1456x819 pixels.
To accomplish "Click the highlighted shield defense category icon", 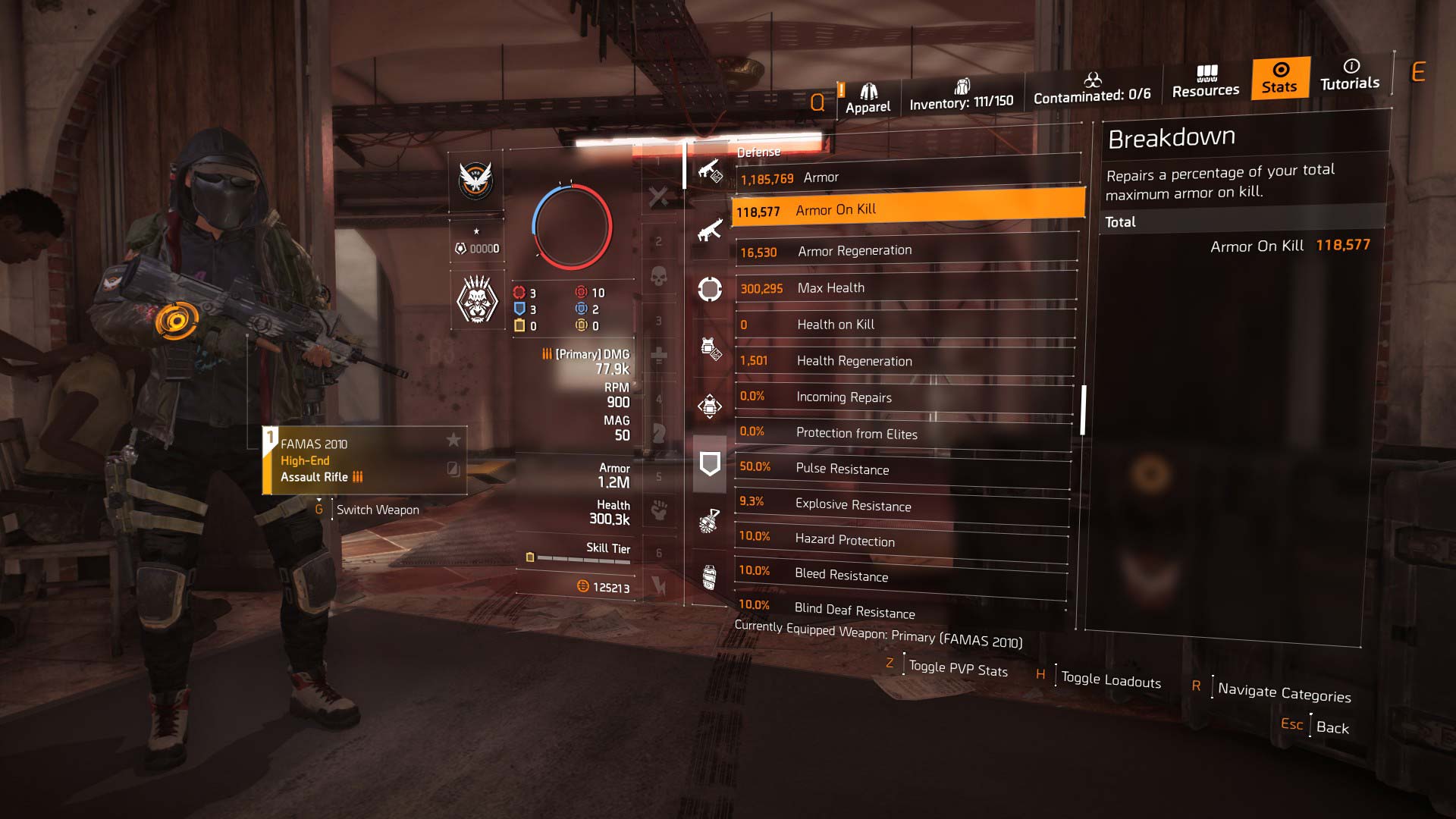I will pos(709,462).
